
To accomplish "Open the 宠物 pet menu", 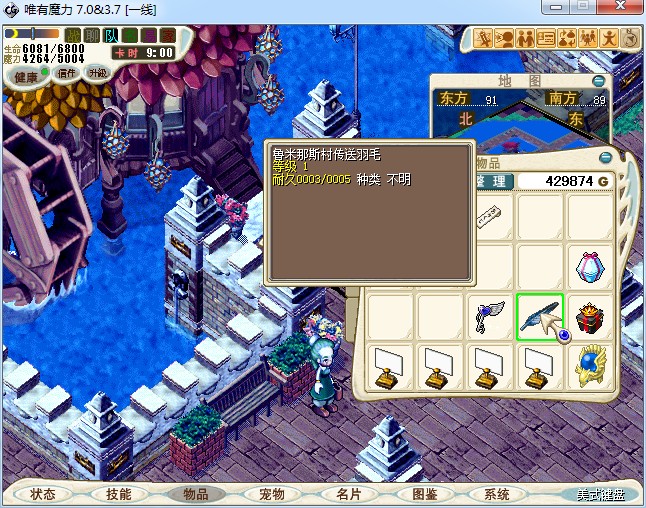I will (271, 494).
